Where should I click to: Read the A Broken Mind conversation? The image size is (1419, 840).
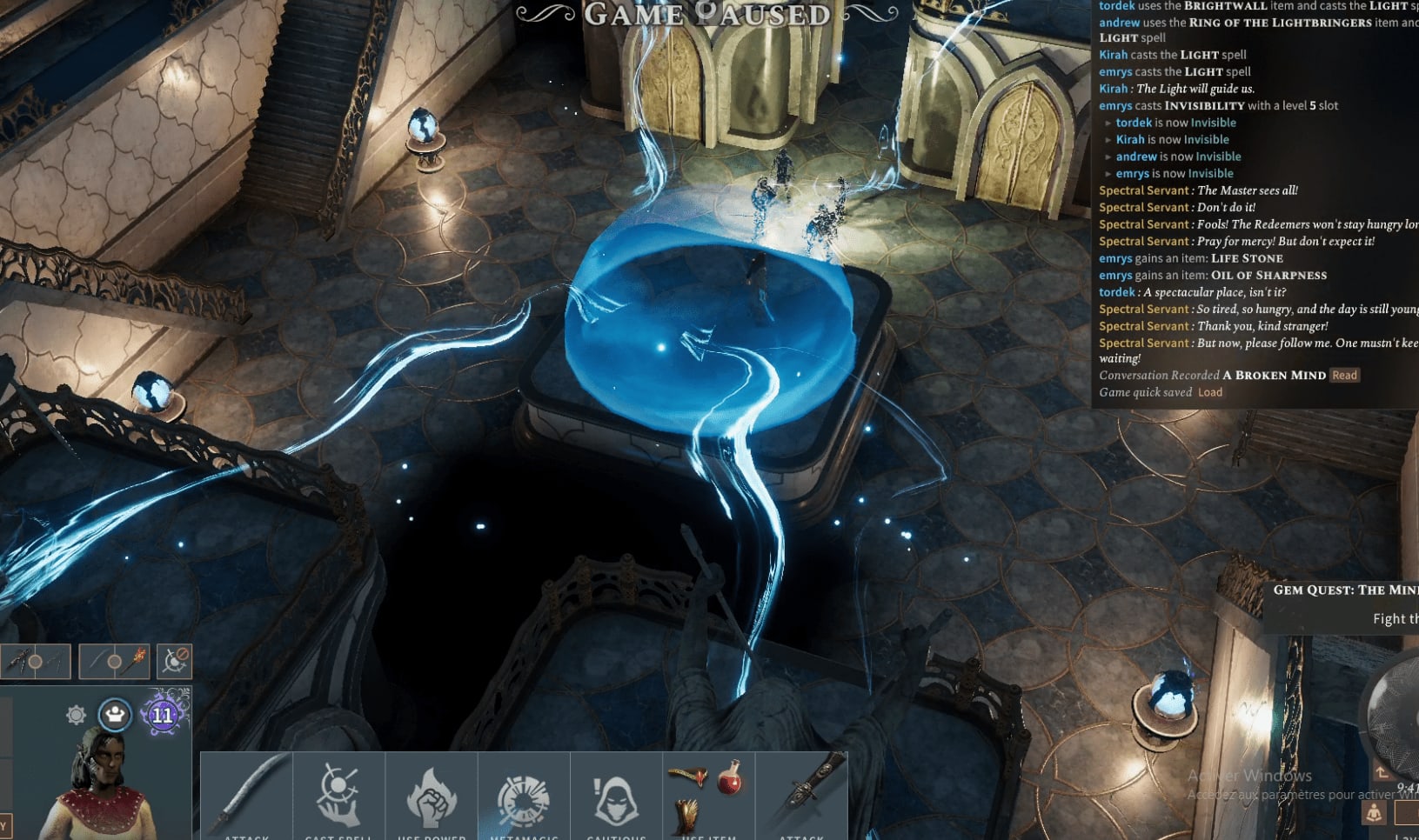(x=1344, y=376)
